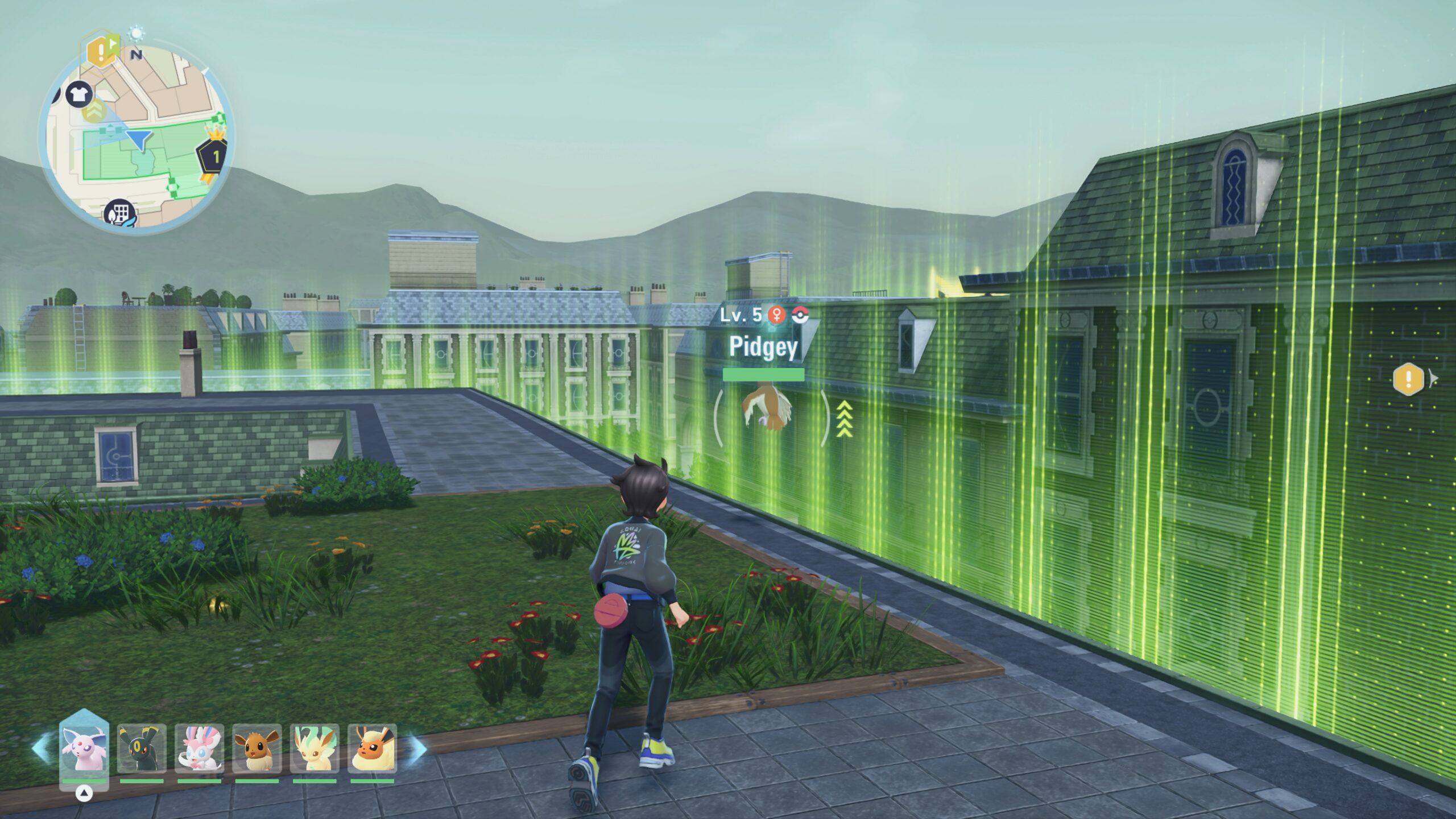
Task: Choose the Flareon party slot
Action: tap(372, 748)
